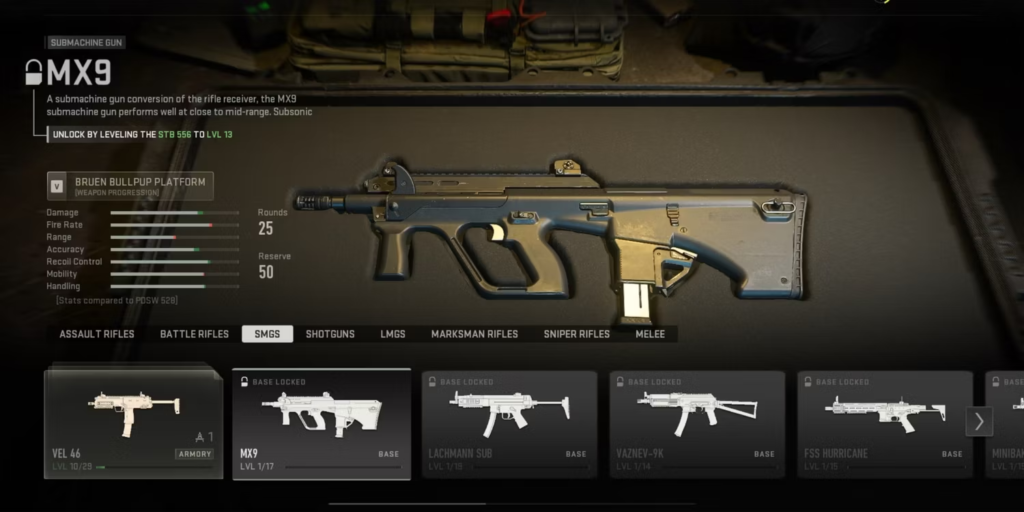Open the Marksman Rifles tab

[474, 334]
